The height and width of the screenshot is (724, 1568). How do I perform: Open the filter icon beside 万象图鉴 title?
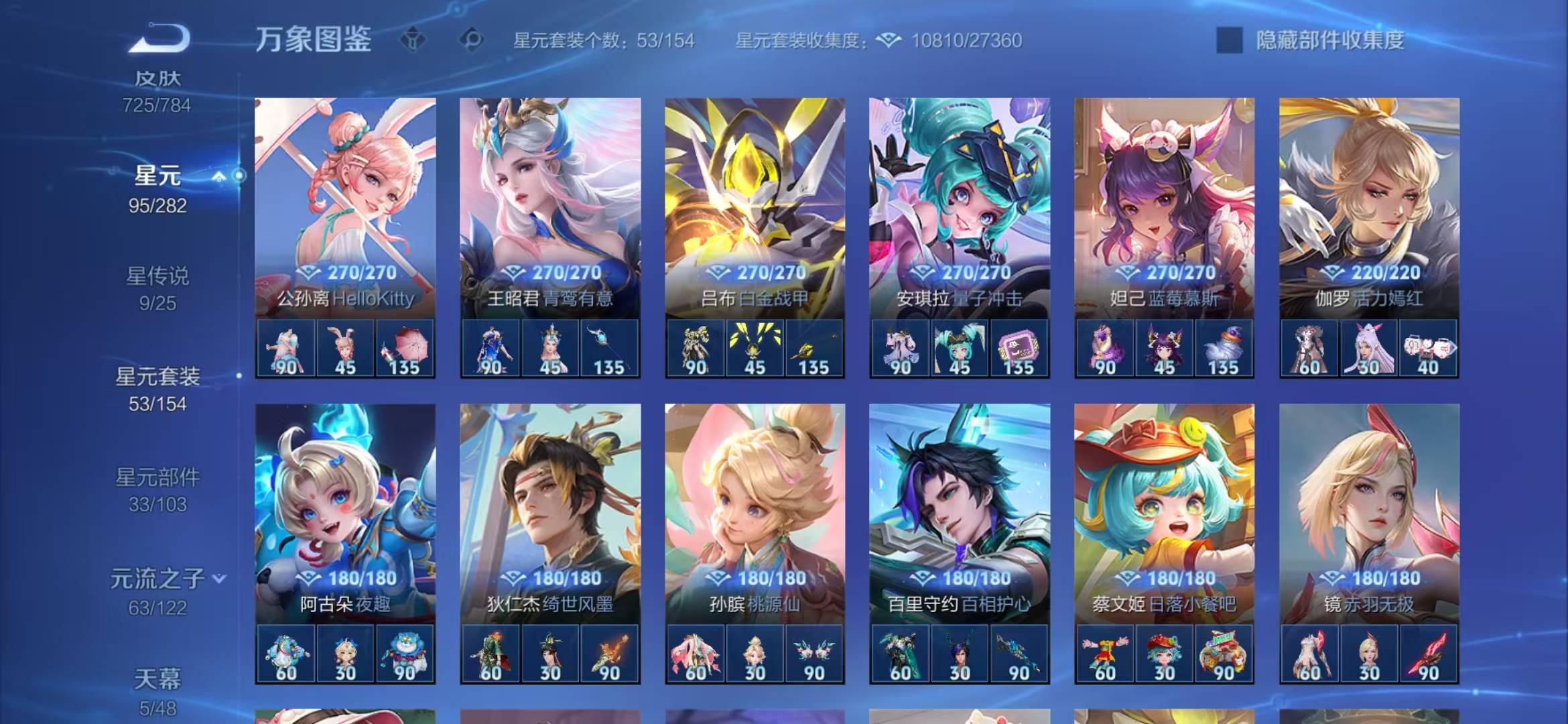[413, 40]
